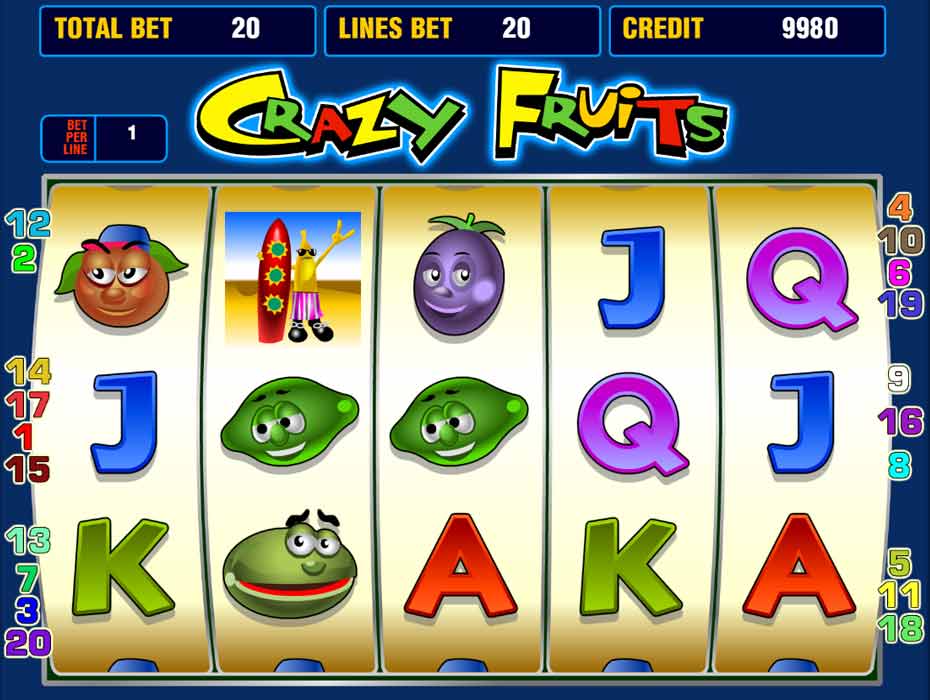
Task: Select the orange payline 4 marker
Action: pyautogui.click(x=900, y=208)
